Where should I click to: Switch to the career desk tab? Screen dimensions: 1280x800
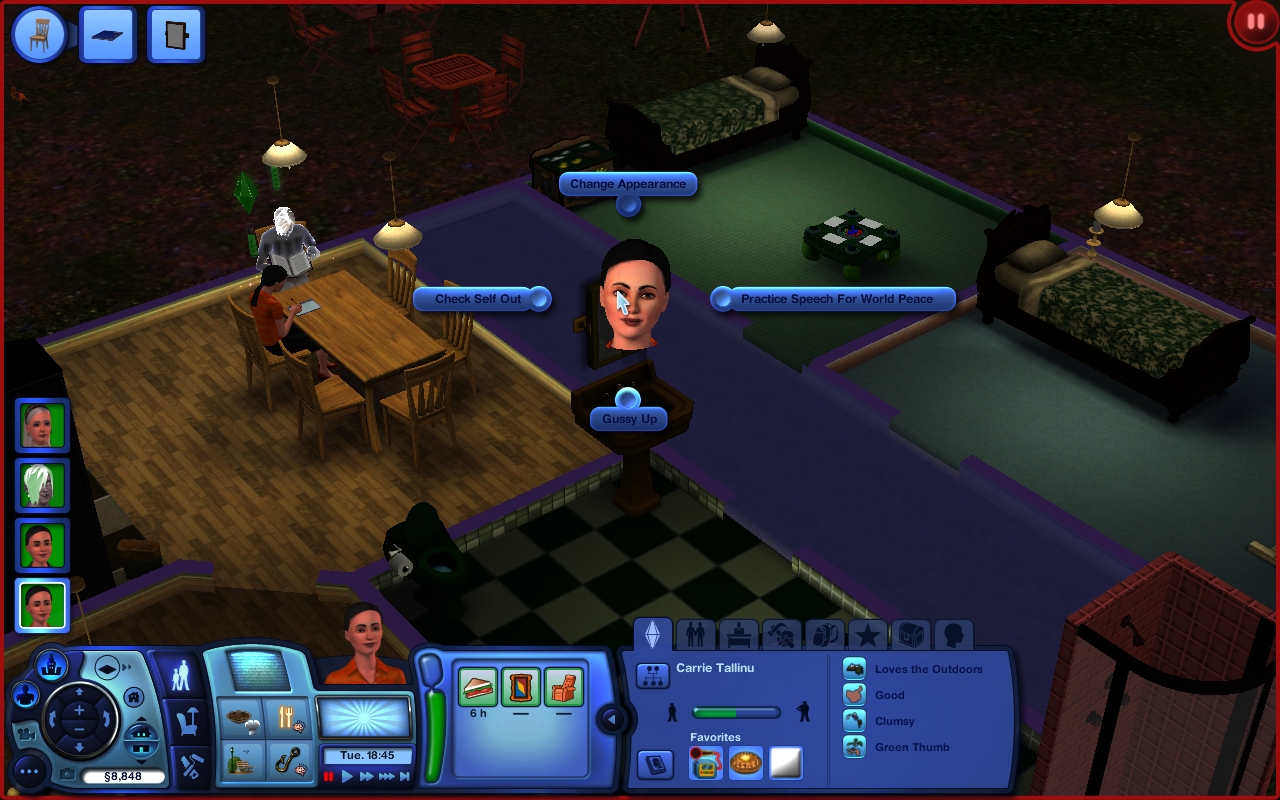point(739,635)
